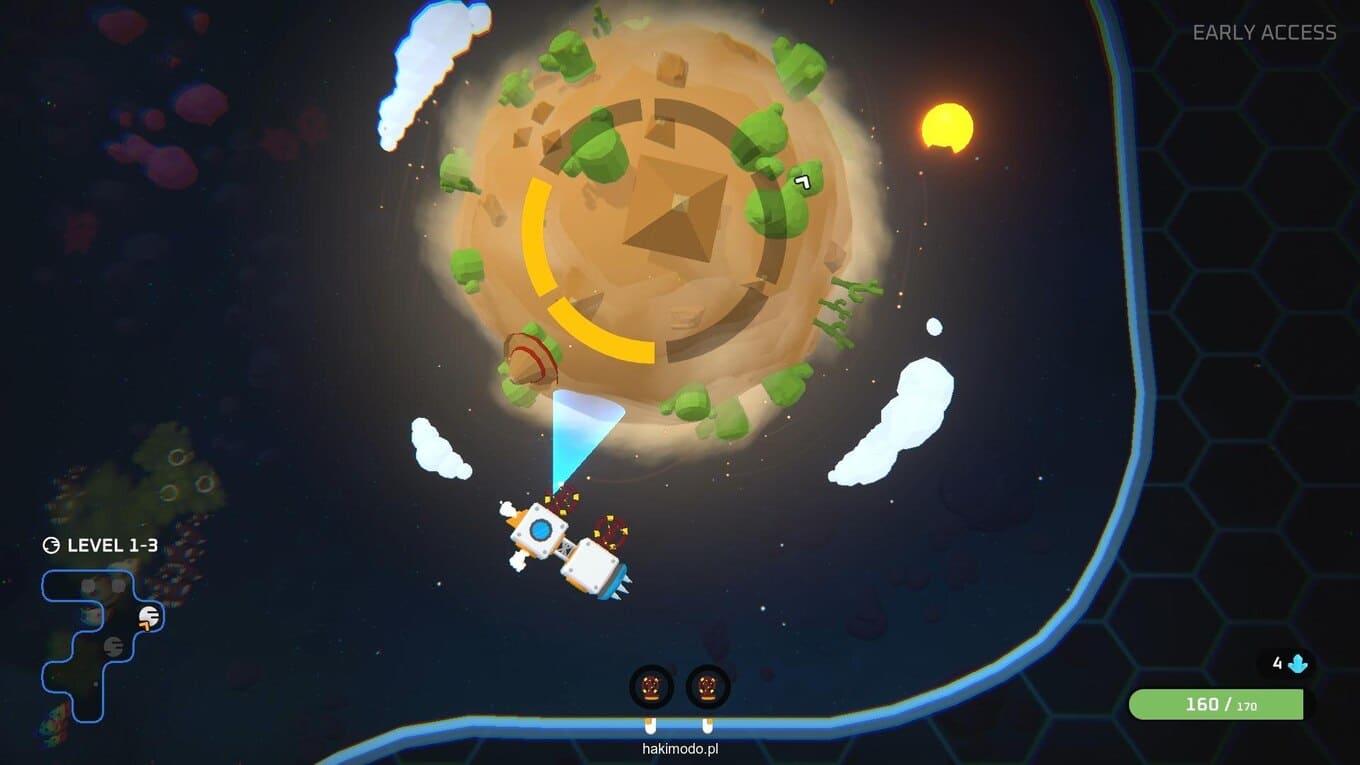Image resolution: width=1360 pixels, height=765 pixels.
Task: Select the highlighted current planet marker on minimap
Action: pos(149,618)
